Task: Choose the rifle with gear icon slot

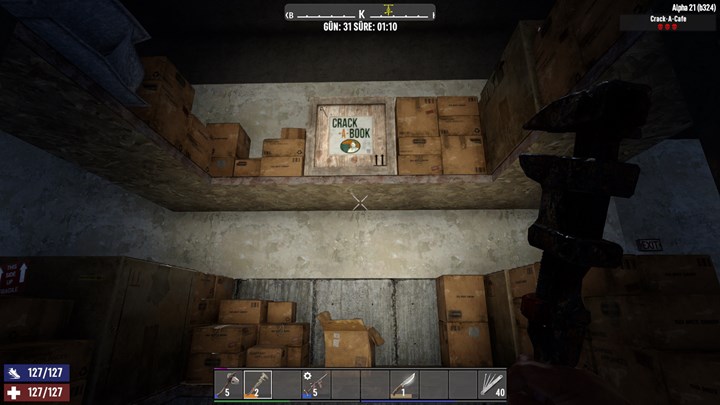Action: tap(316, 385)
